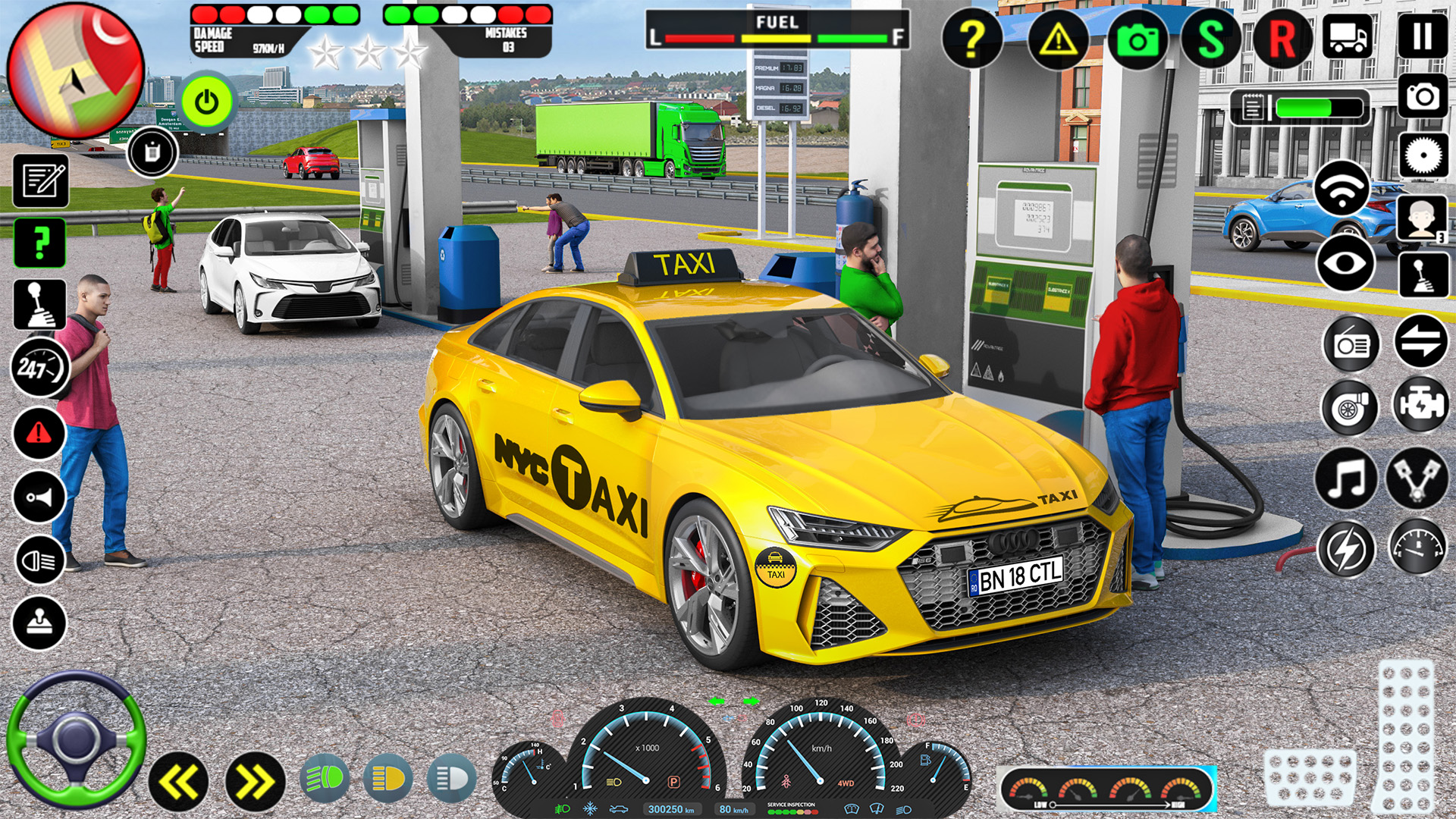Click the green camera button

(1137, 39)
